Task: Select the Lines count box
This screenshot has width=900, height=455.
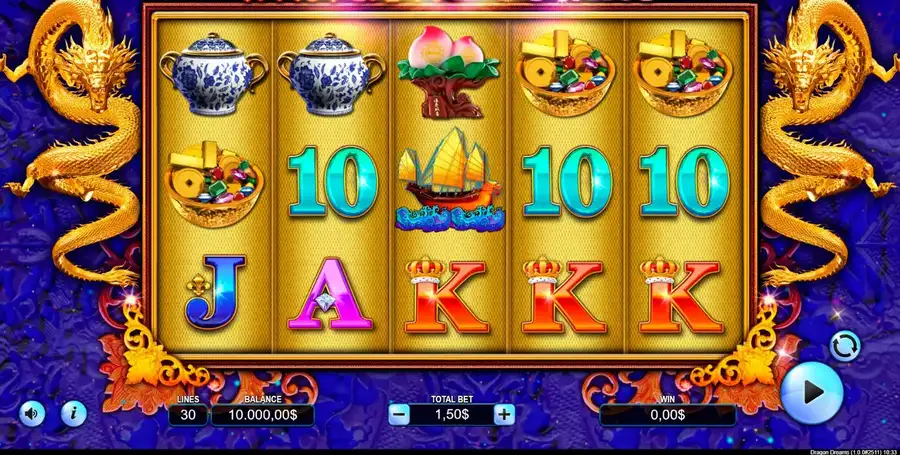Action: (x=188, y=414)
